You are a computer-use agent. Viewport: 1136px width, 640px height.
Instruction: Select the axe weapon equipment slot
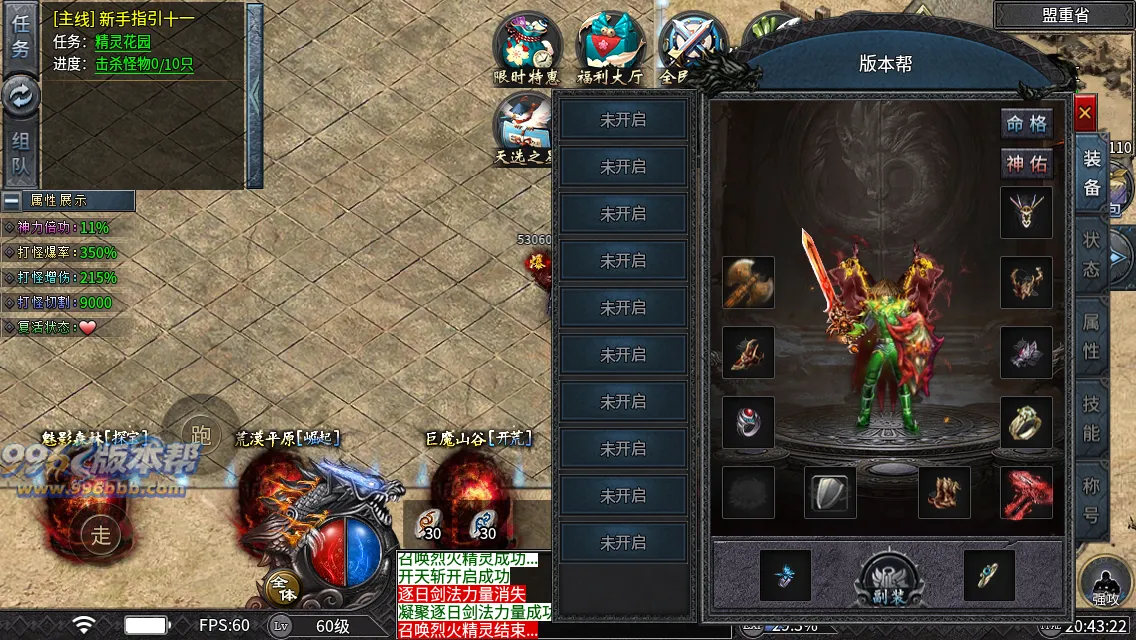point(748,283)
